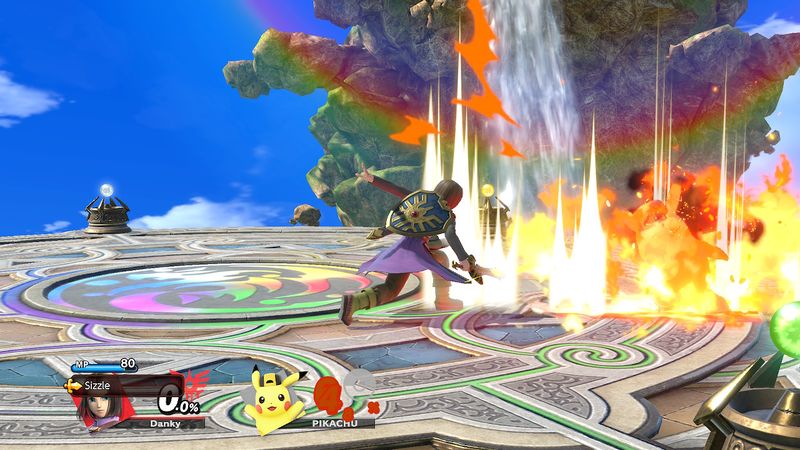
Task: Click the grey Poké Ball series emblem
Action: coord(358,382)
